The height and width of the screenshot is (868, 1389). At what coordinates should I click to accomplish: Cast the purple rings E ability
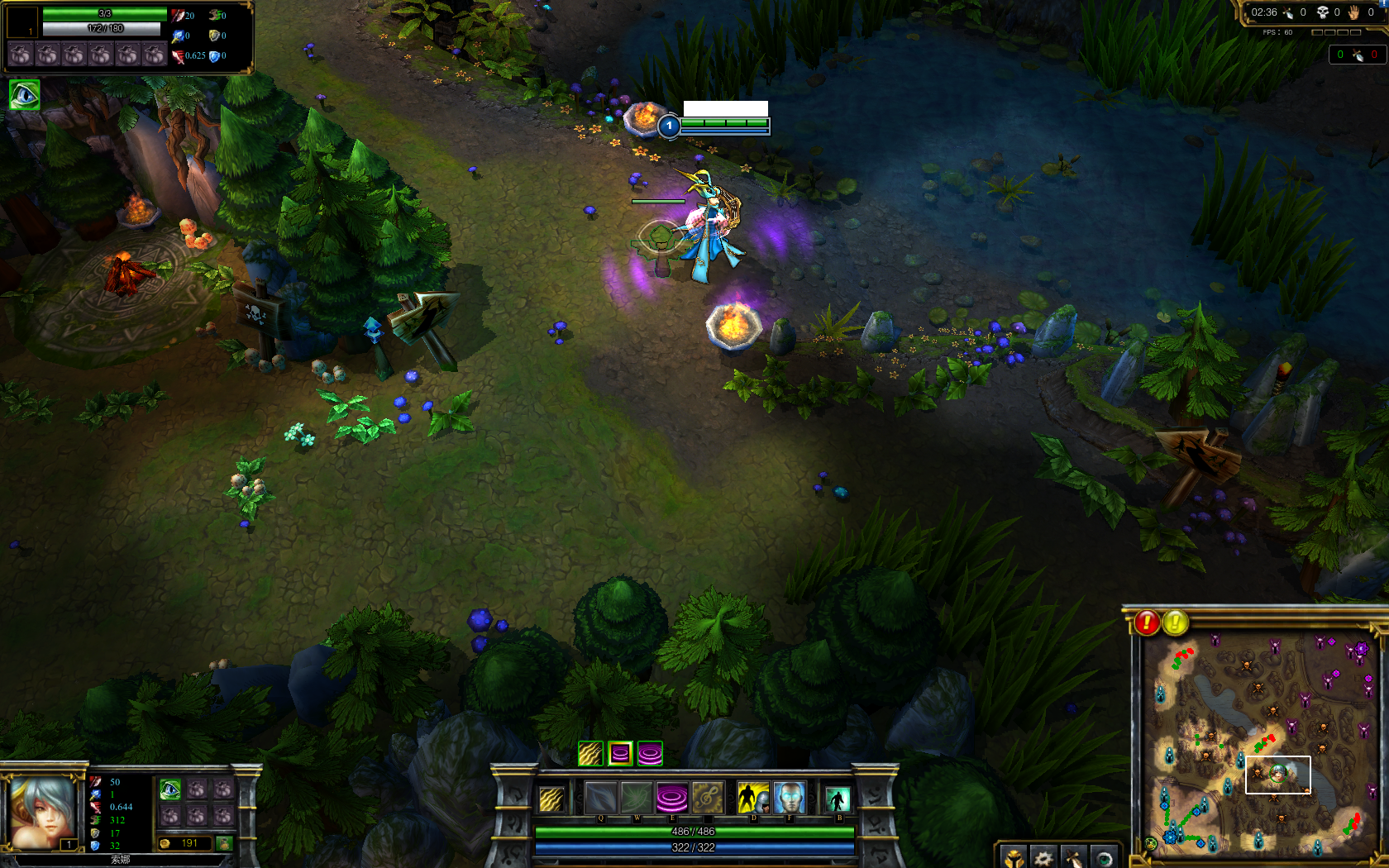tap(672, 799)
